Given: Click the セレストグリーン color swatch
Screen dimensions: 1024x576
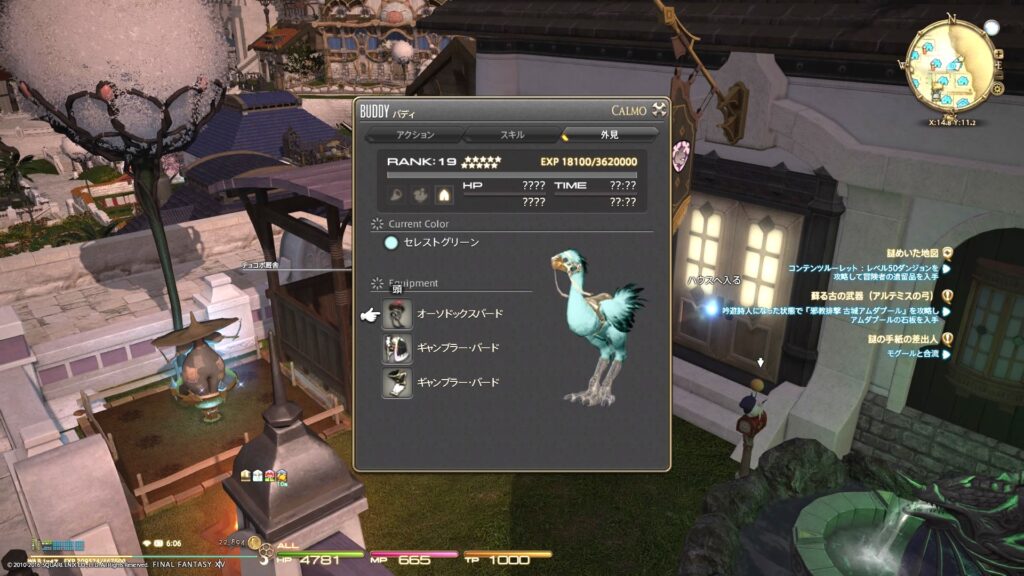Looking at the screenshot, I should (392, 243).
